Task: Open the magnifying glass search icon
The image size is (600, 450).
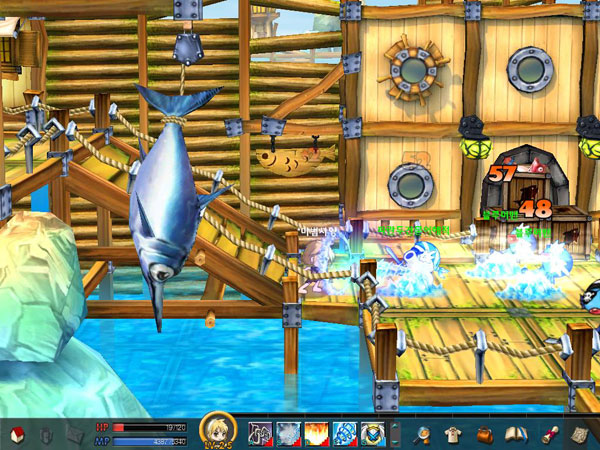Action: pos(424,434)
